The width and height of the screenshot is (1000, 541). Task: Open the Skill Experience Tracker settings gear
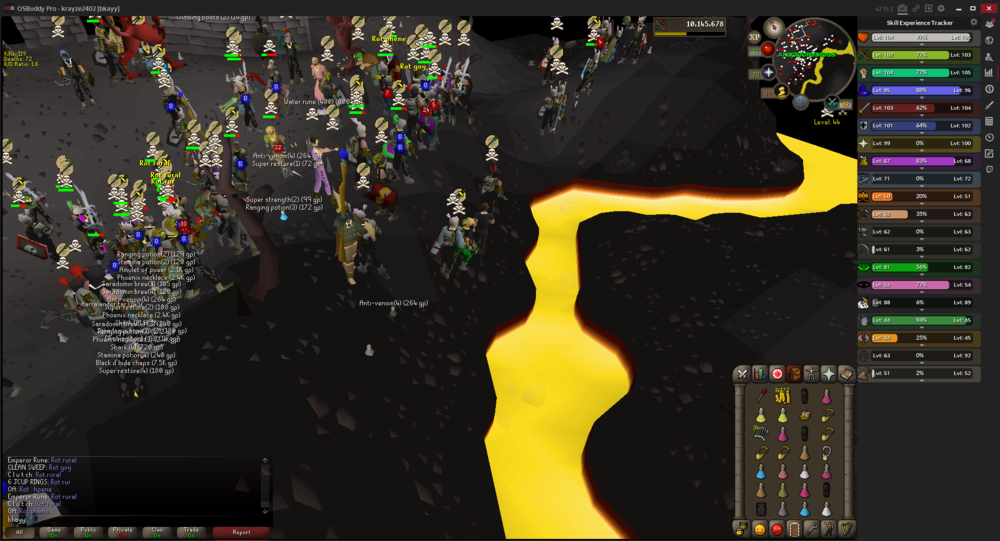975,22
